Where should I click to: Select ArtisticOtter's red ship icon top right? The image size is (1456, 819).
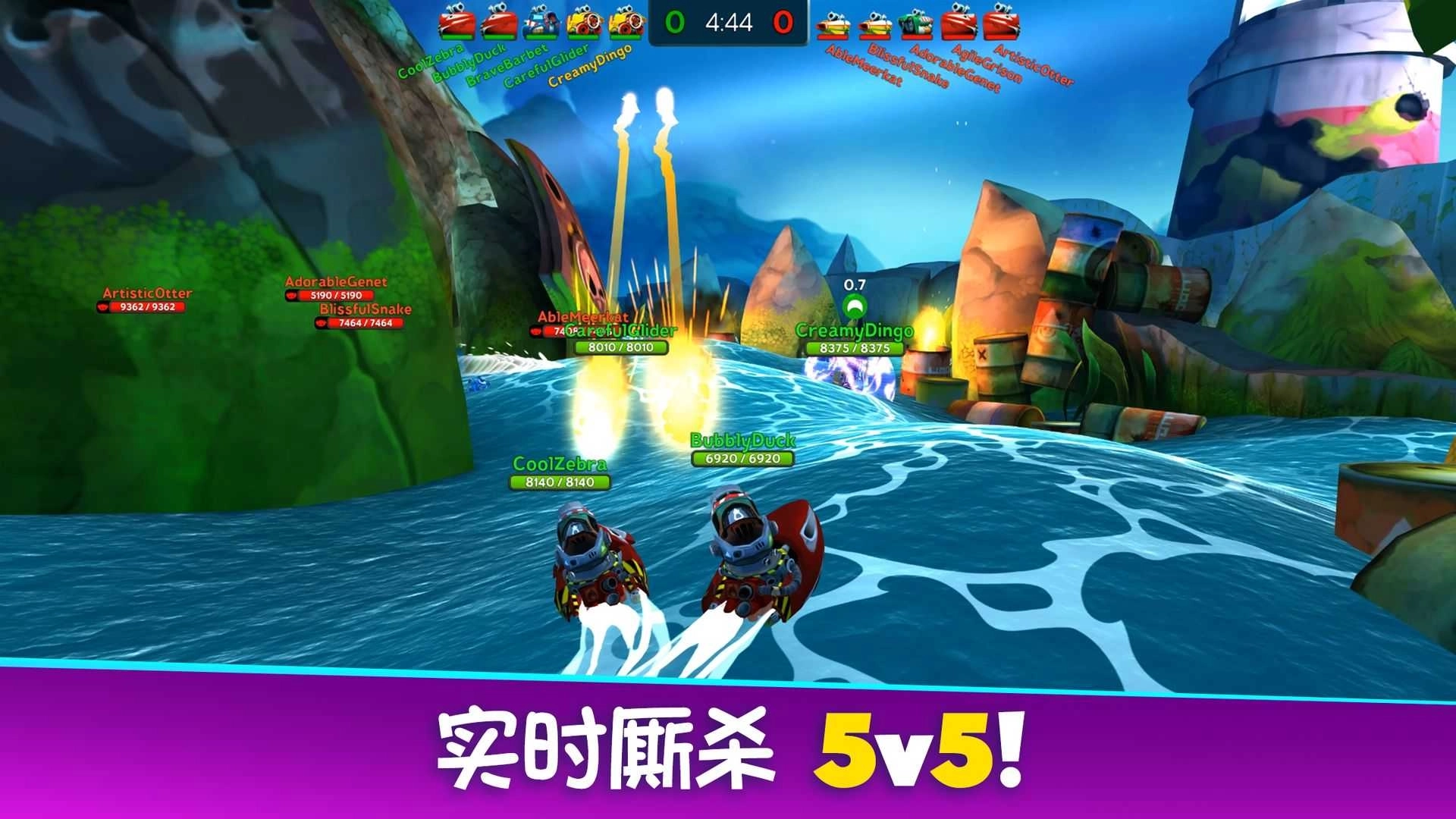click(x=1003, y=24)
